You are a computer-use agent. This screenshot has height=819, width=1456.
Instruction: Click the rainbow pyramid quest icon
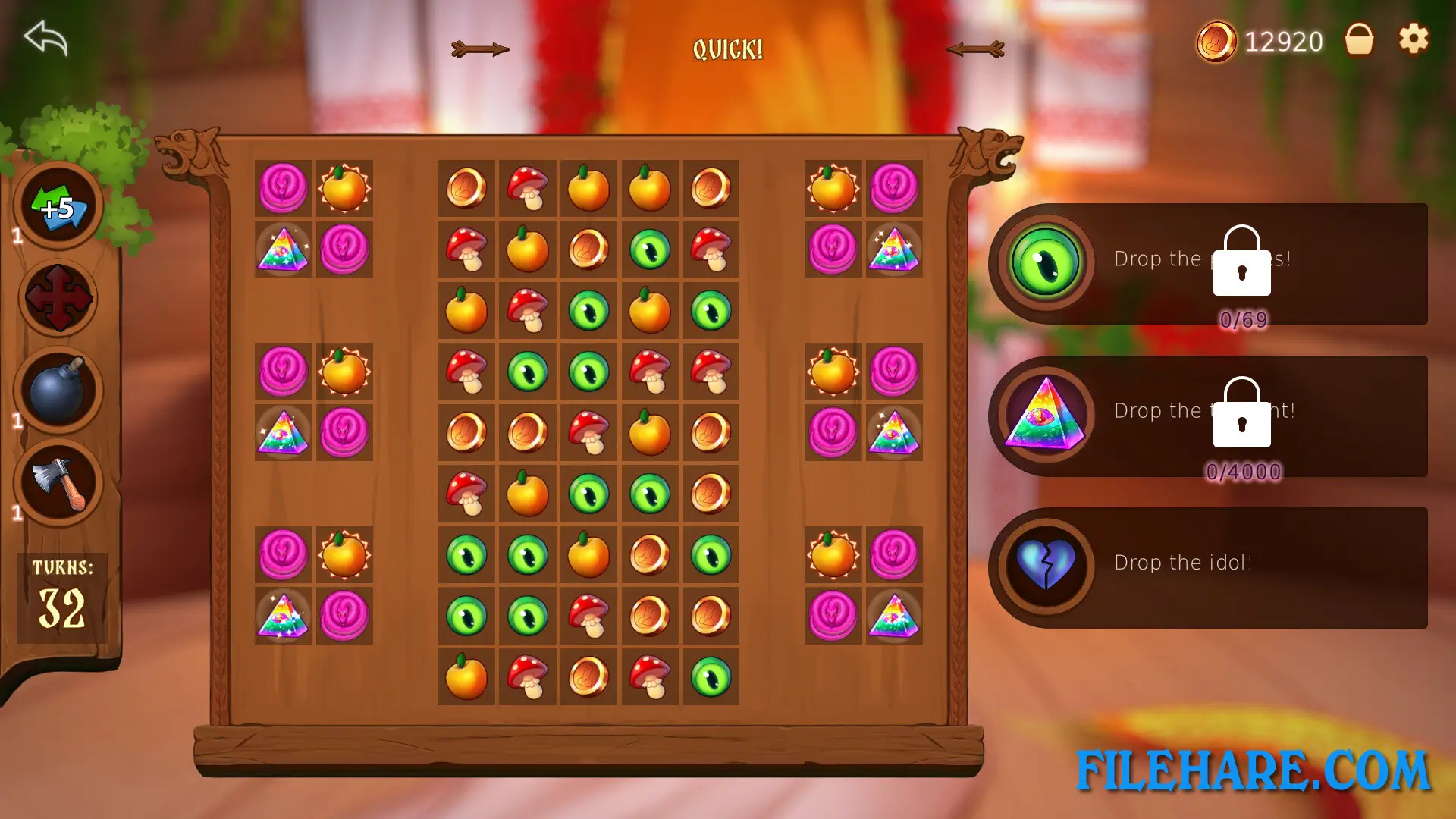1044,416
